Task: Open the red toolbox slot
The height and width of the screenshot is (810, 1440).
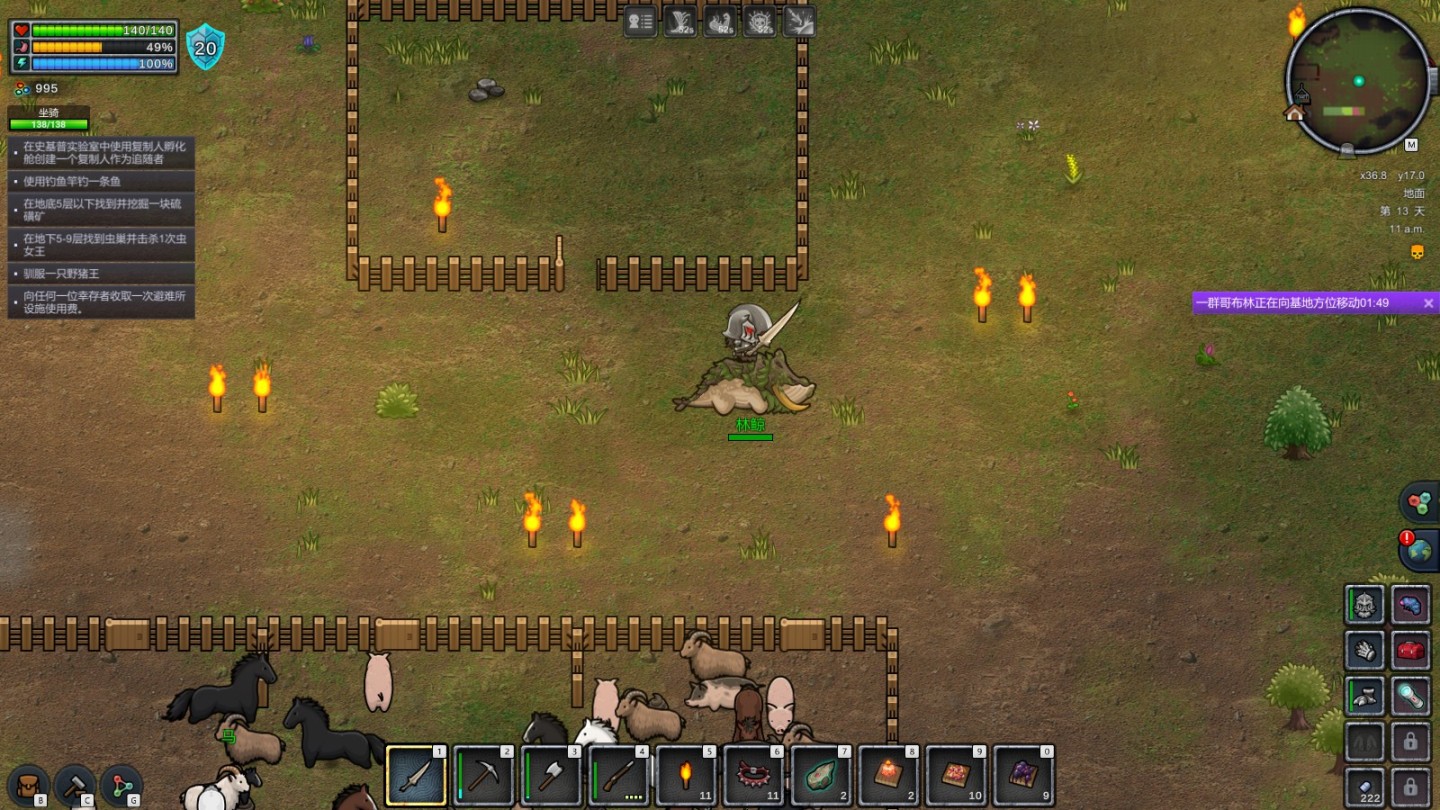Action: (1410, 651)
